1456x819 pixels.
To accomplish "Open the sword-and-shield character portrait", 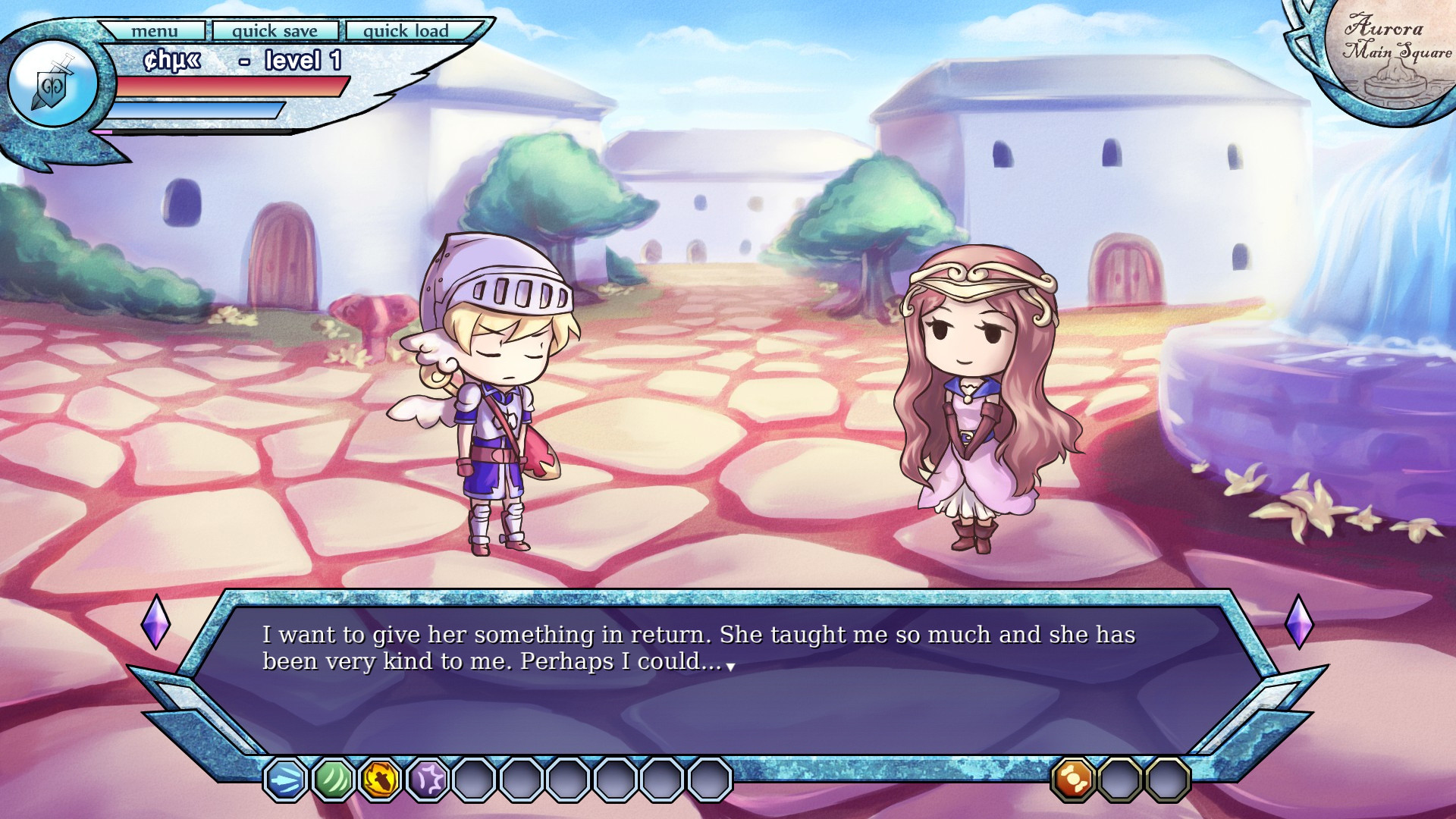I will tap(52, 84).
